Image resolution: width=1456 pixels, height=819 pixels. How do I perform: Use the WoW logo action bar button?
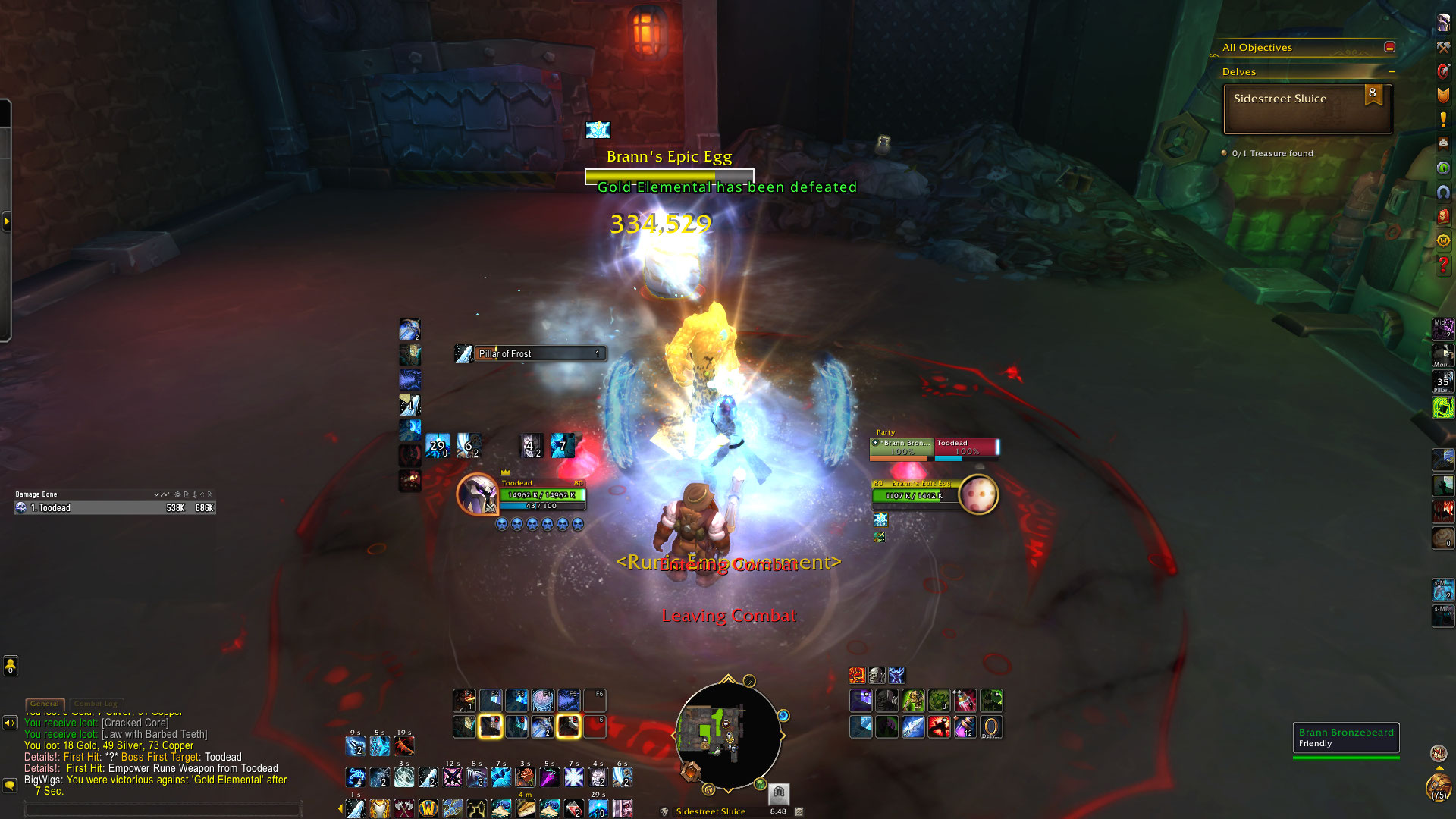click(428, 808)
